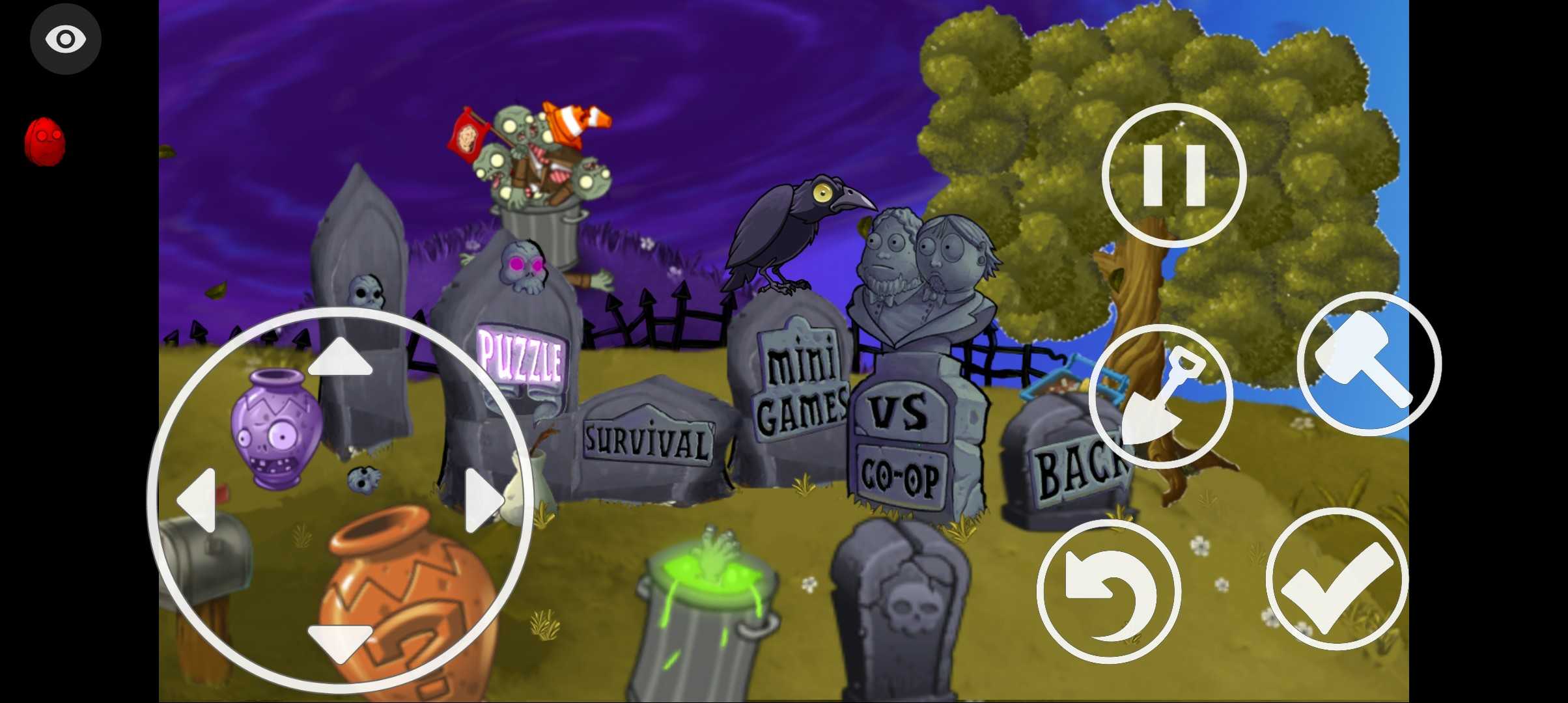The height and width of the screenshot is (703, 1568).
Task: Choose the Co-op mode entry
Action: [901, 478]
